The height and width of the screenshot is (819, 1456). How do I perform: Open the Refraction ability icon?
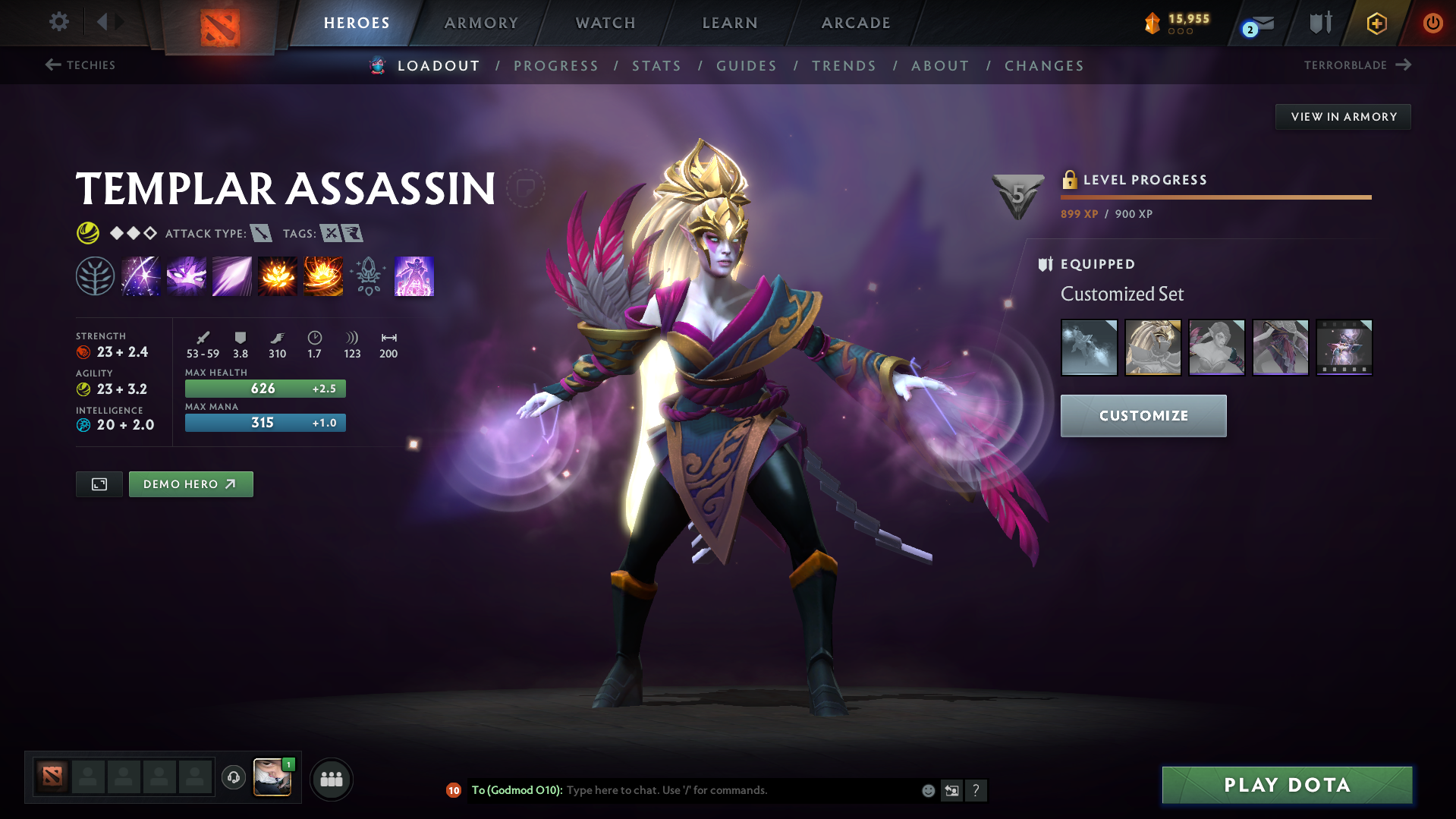tap(140, 276)
